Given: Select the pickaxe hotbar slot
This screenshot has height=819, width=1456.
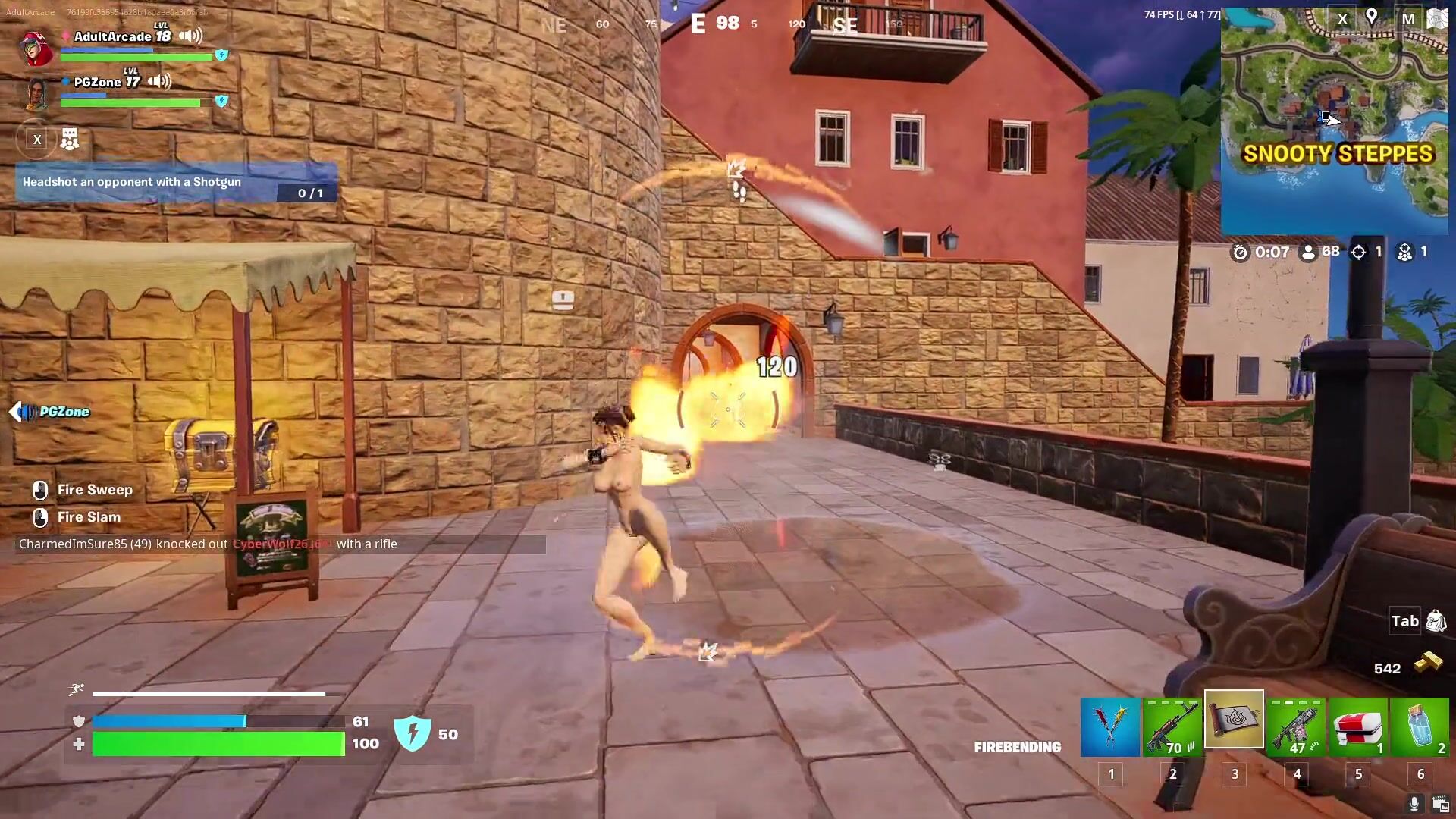Looking at the screenshot, I should coord(1109,727).
